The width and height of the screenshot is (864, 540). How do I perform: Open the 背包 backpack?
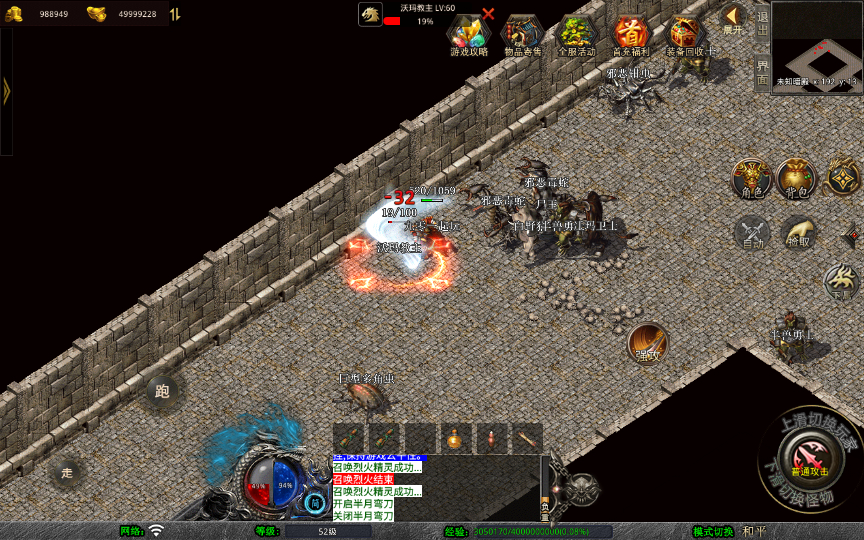797,179
